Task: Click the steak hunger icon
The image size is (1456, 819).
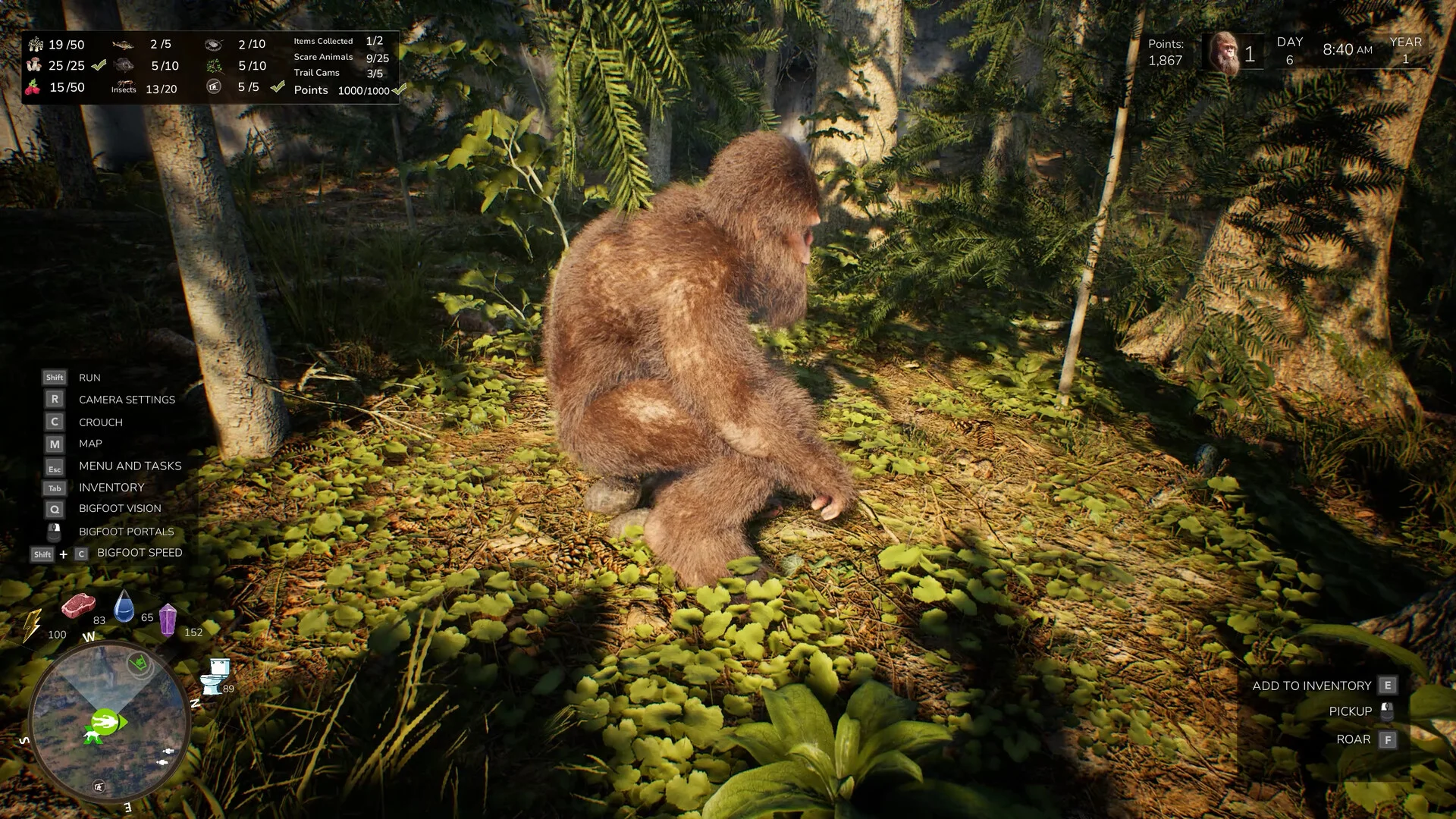Action: click(x=78, y=606)
